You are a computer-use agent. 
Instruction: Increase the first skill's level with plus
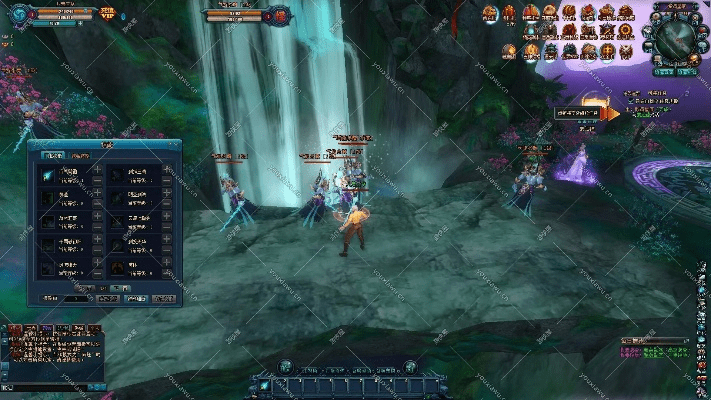click(97, 170)
